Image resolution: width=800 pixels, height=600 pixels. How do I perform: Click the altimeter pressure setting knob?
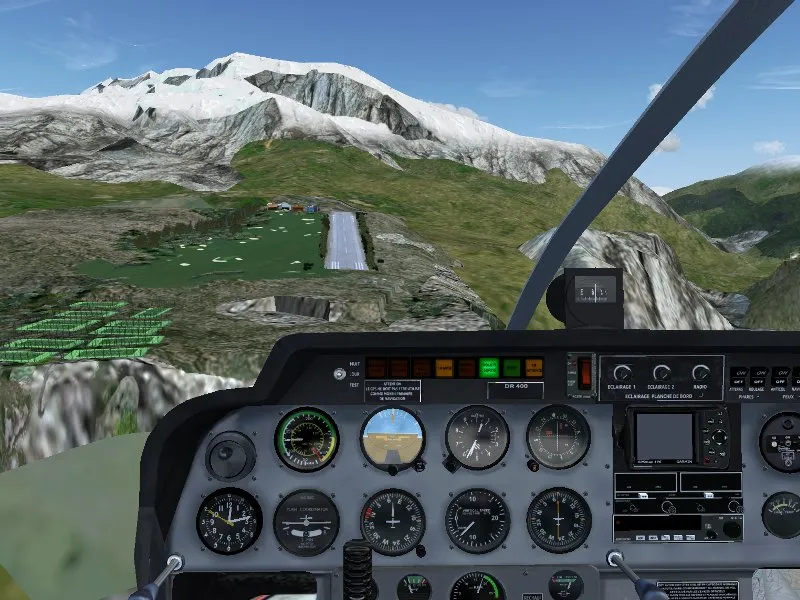click(452, 464)
